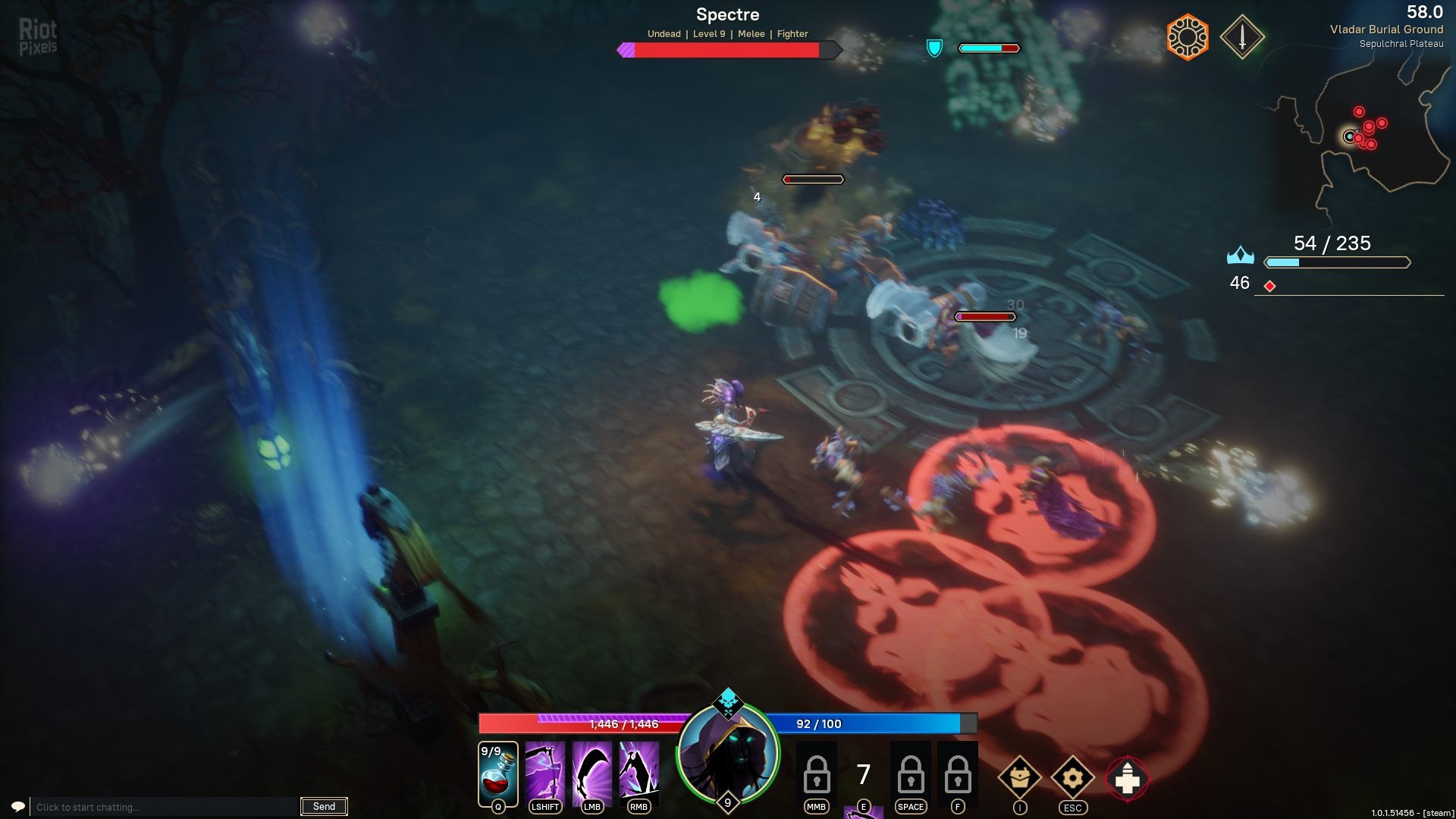Viewport: 1456px width, 819px height.
Task: Click the speech bubble chat icon
Action: click(x=18, y=806)
